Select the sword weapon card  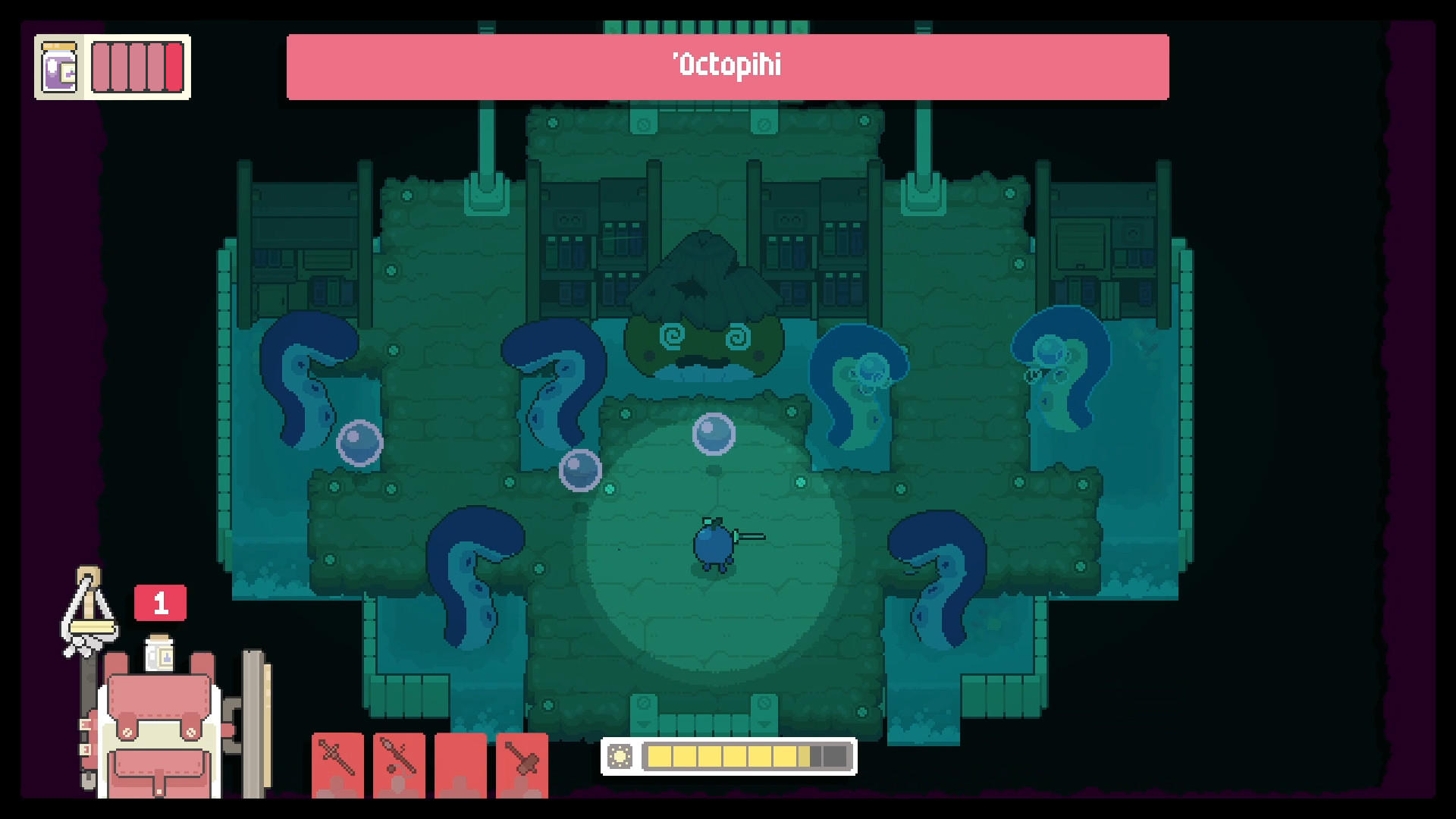tap(337, 766)
